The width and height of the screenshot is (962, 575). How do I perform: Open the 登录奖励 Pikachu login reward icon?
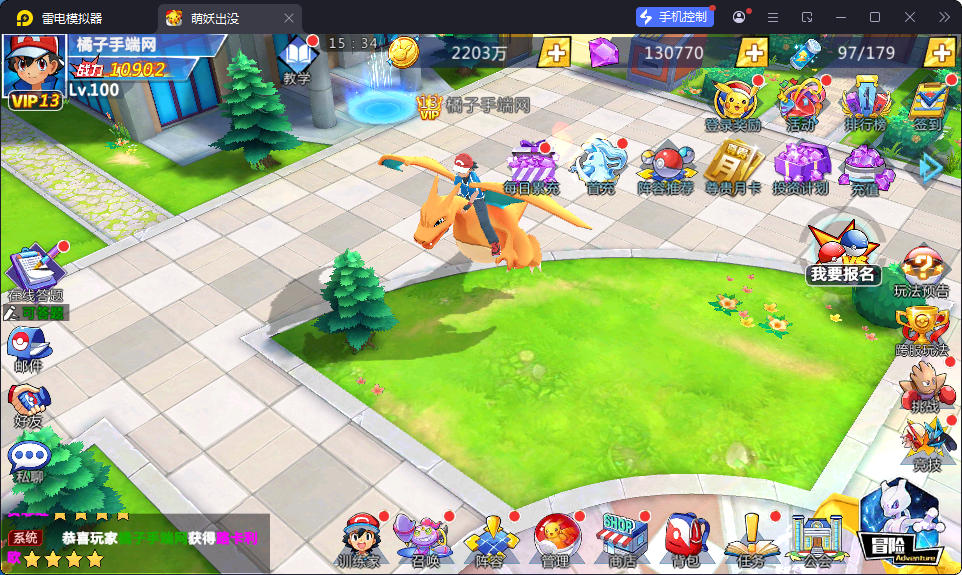tap(733, 102)
